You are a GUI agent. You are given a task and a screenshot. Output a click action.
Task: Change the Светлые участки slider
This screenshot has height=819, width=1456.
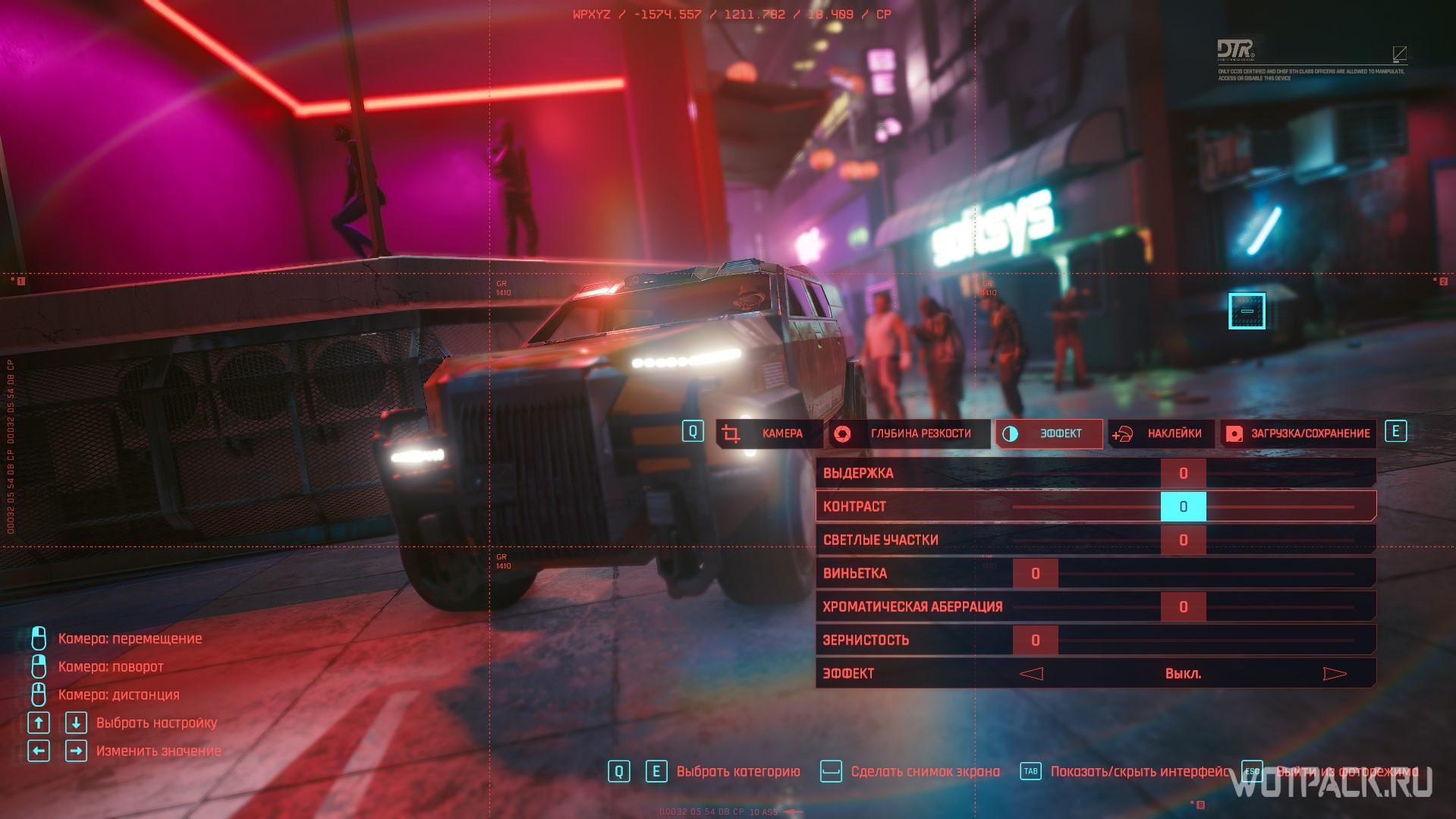coord(1183,540)
